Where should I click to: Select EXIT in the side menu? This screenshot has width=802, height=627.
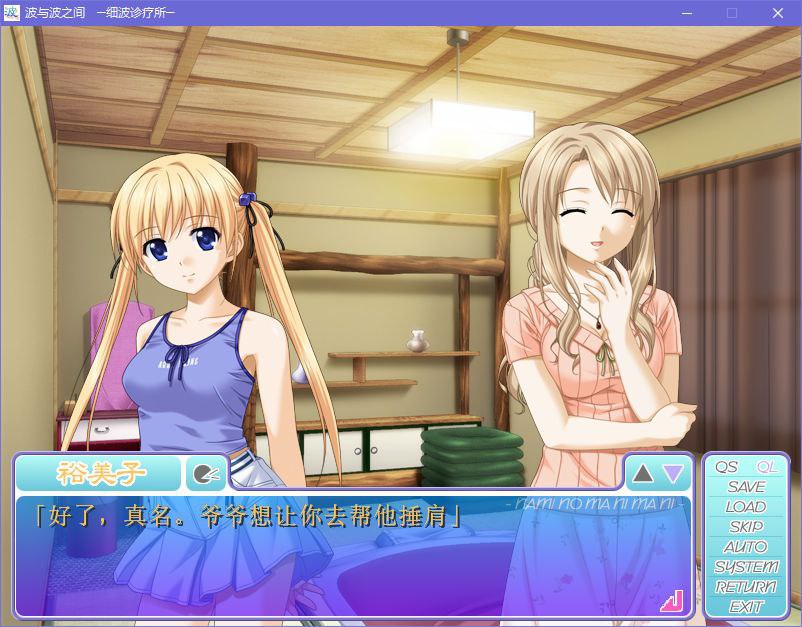746,607
